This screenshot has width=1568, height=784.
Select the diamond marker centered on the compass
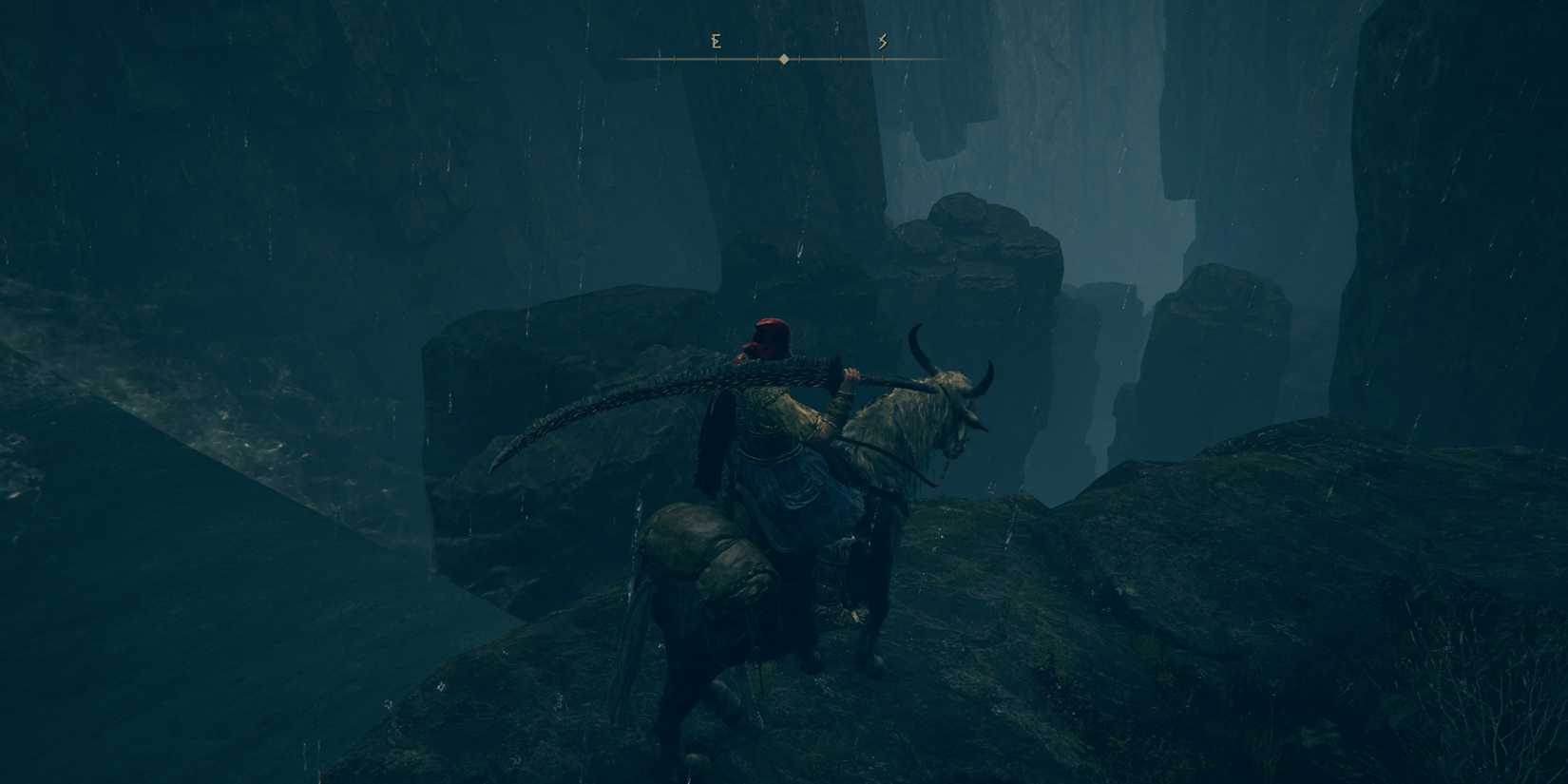coord(783,59)
